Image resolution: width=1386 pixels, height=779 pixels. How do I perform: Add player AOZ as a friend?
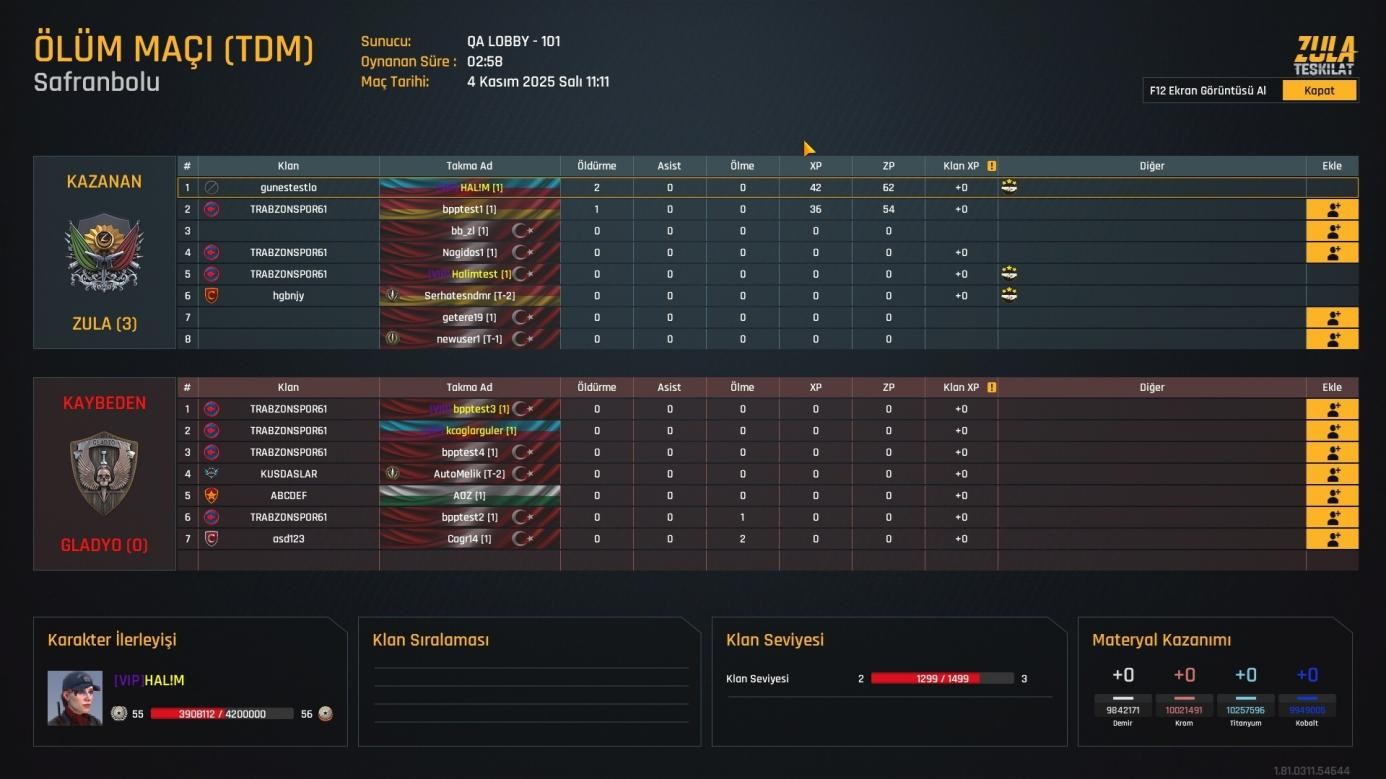[x=1332, y=496]
